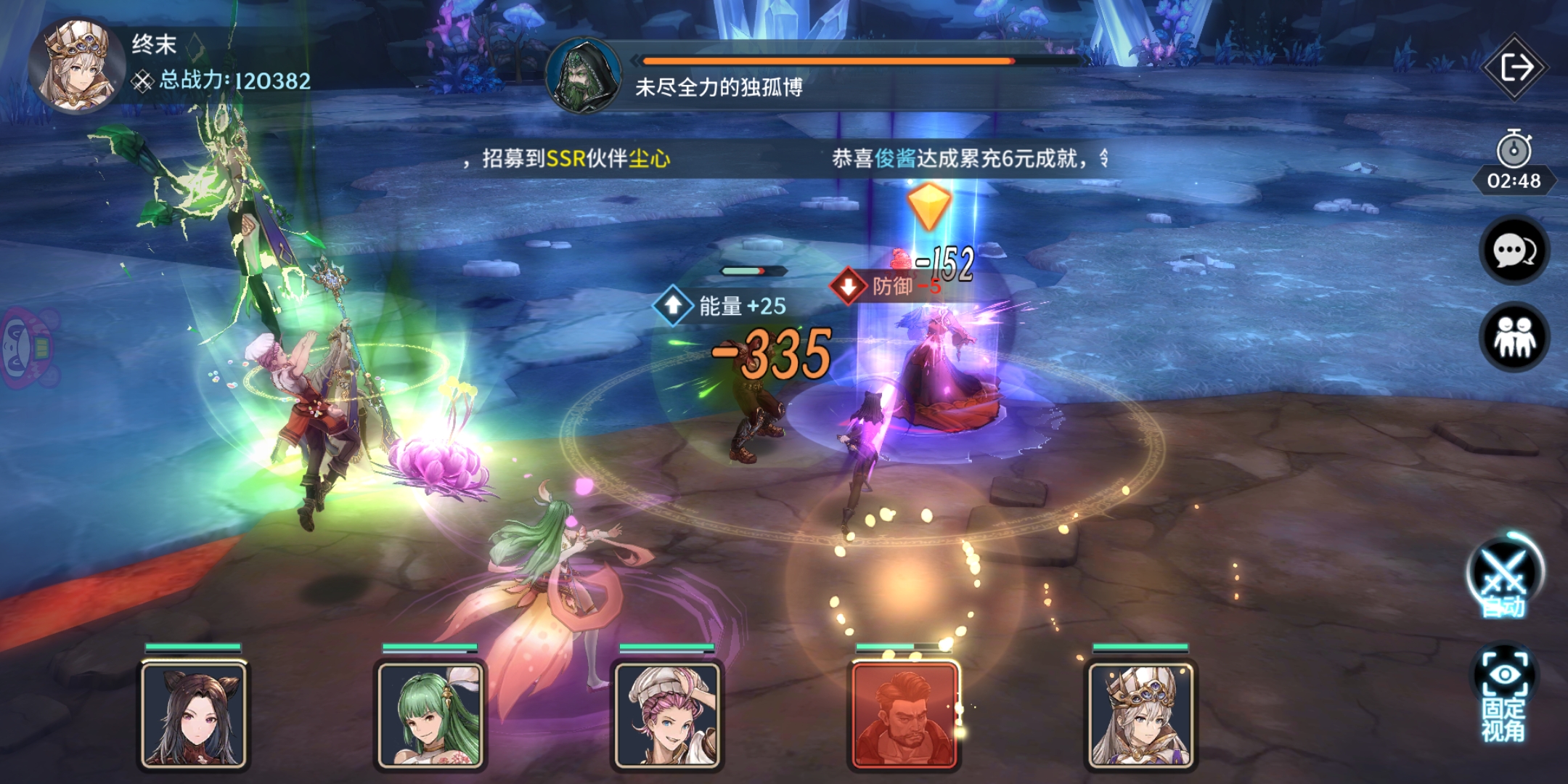Click the boss 独孤博 portrait
This screenshot has width=1568, height=784.
[584, 80]
